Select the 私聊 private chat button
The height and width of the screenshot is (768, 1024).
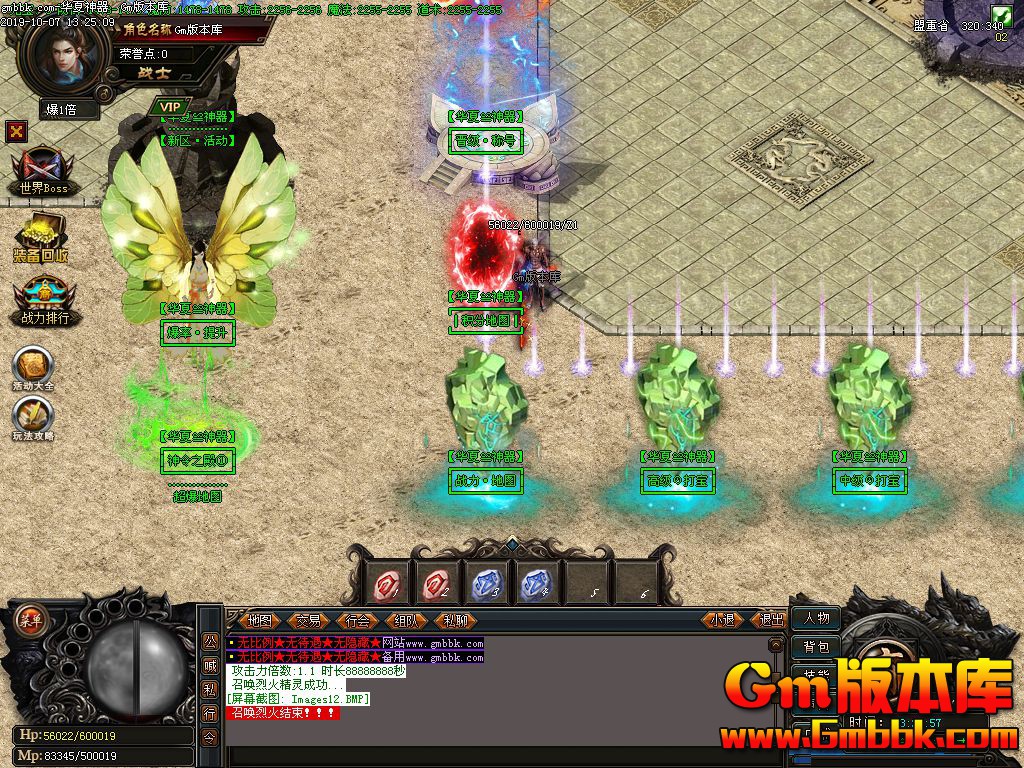(455, 620)
